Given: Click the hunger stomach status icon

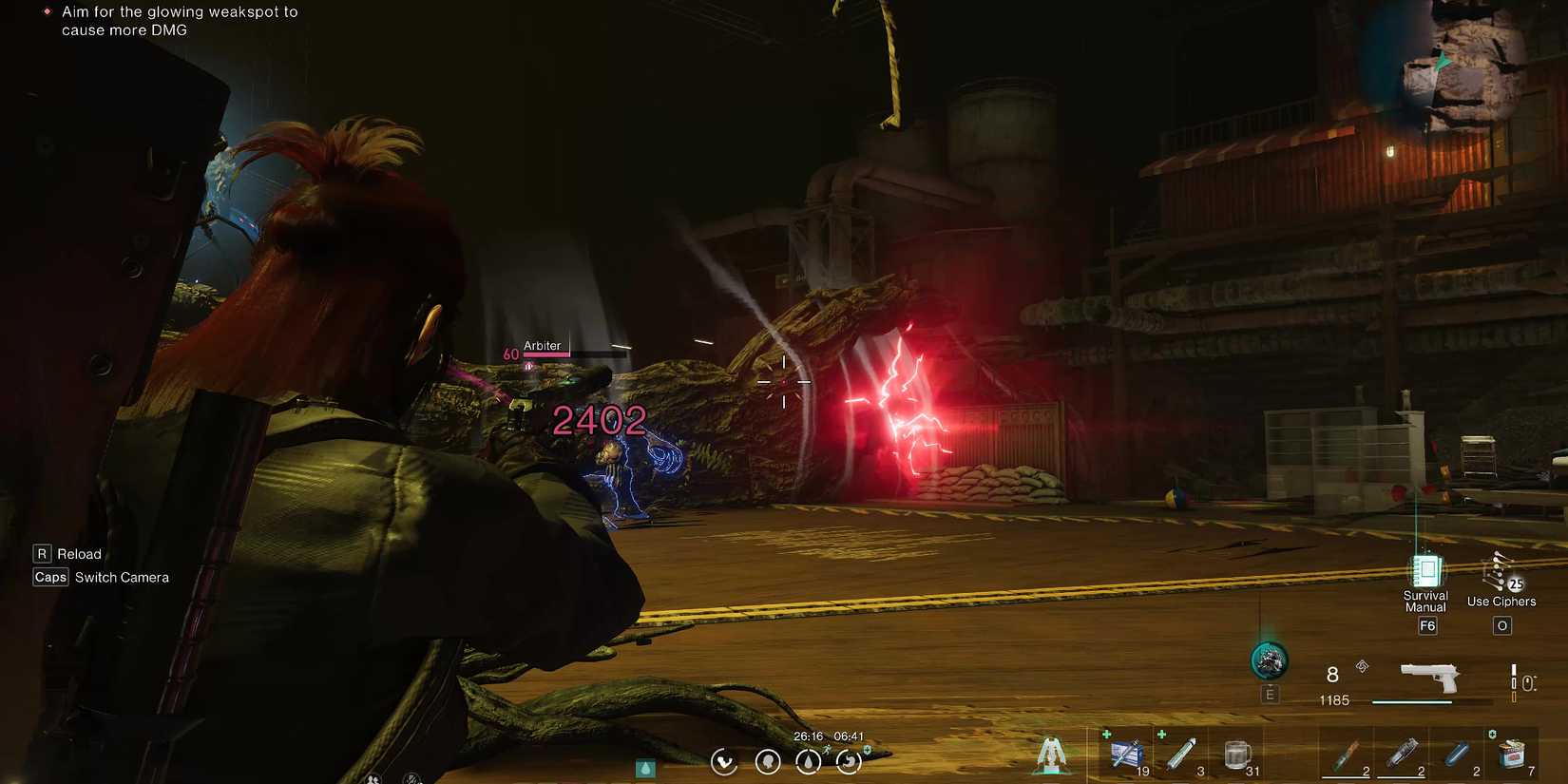Looking at the screenshot, I should (850, 762).
